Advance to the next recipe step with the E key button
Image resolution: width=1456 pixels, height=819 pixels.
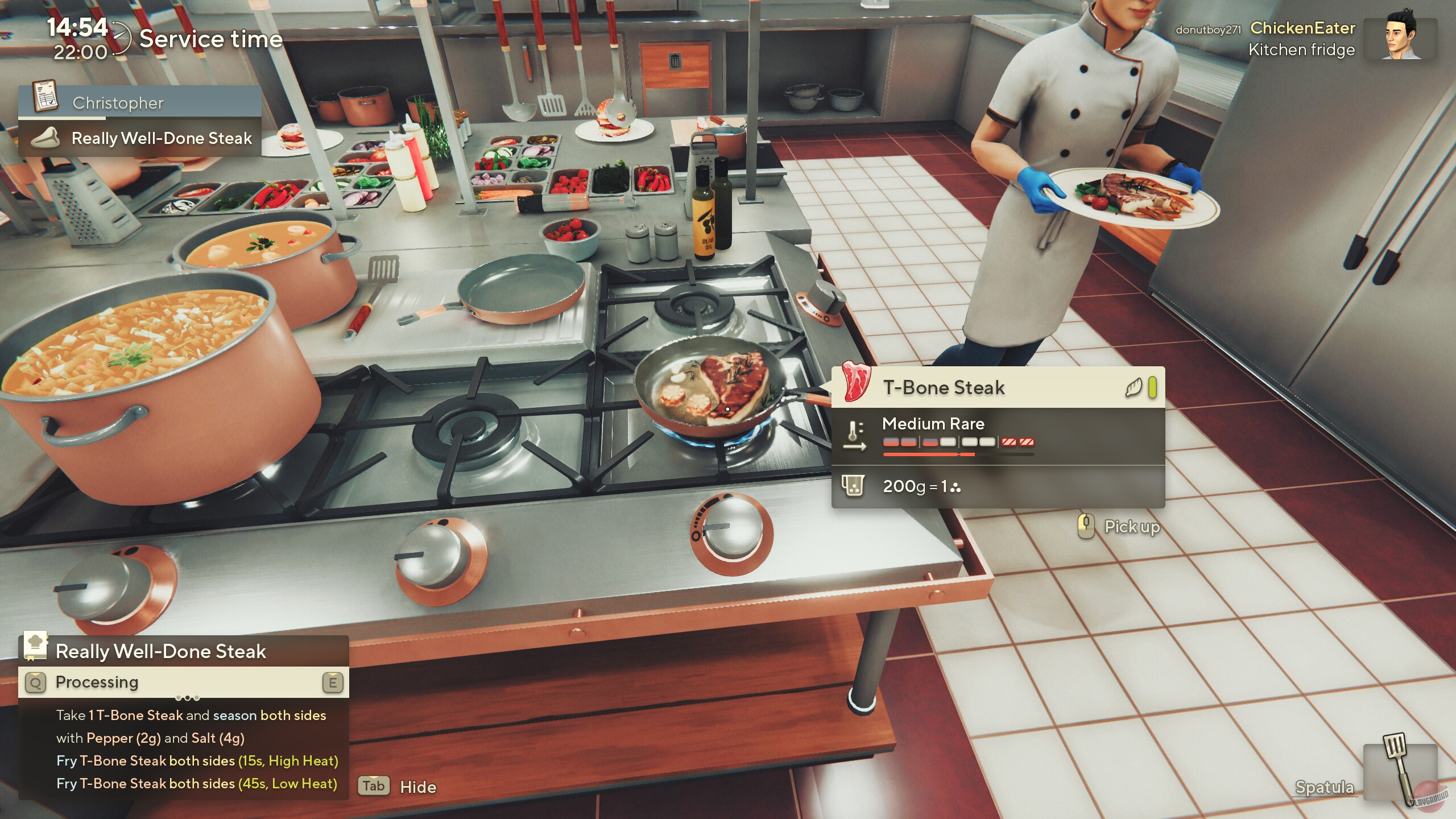(333, 682)
